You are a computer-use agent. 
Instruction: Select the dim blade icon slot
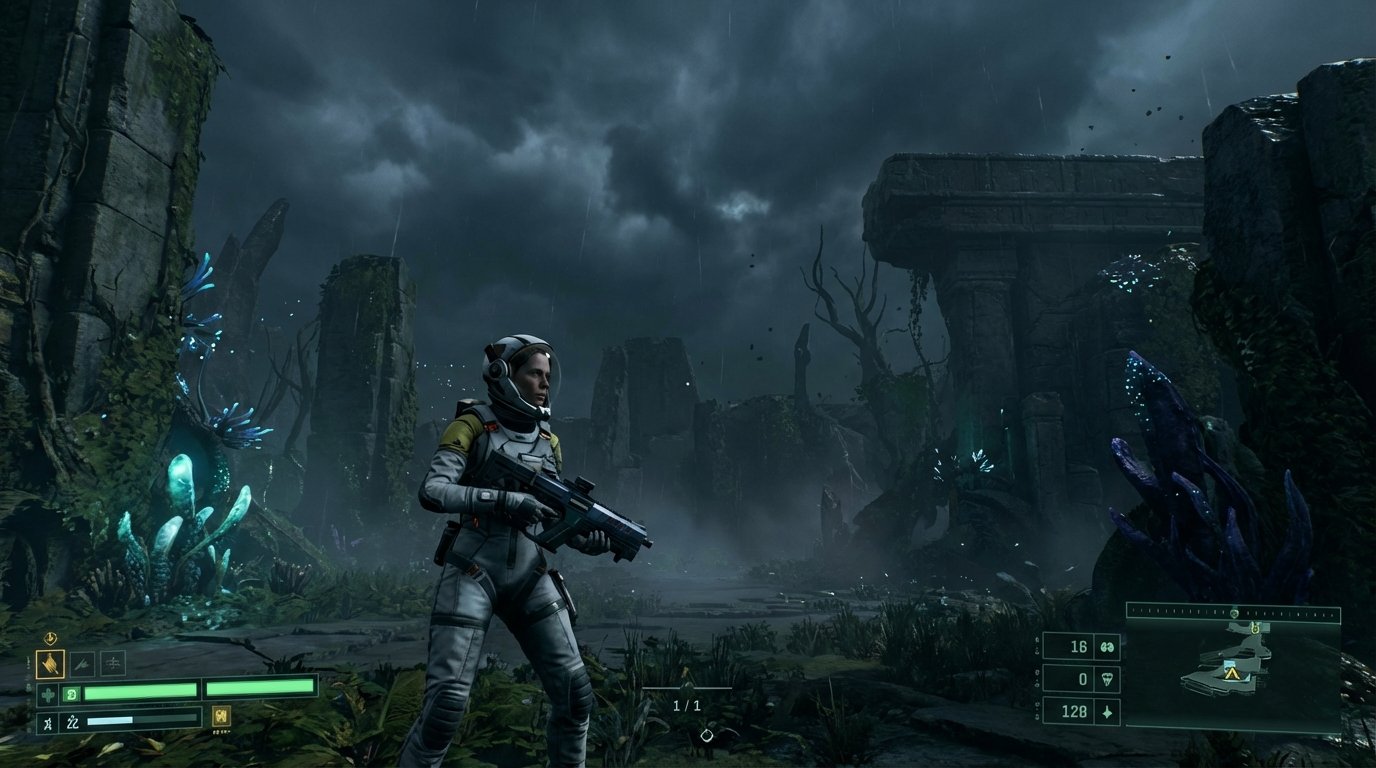click(82, 662)
